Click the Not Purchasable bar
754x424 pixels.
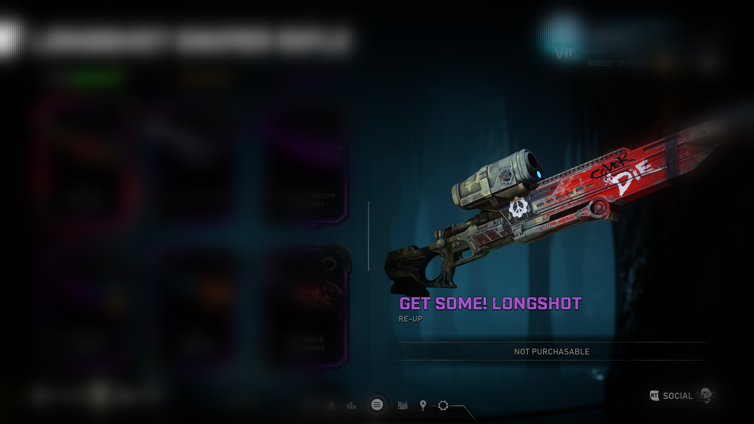(551, 352)
